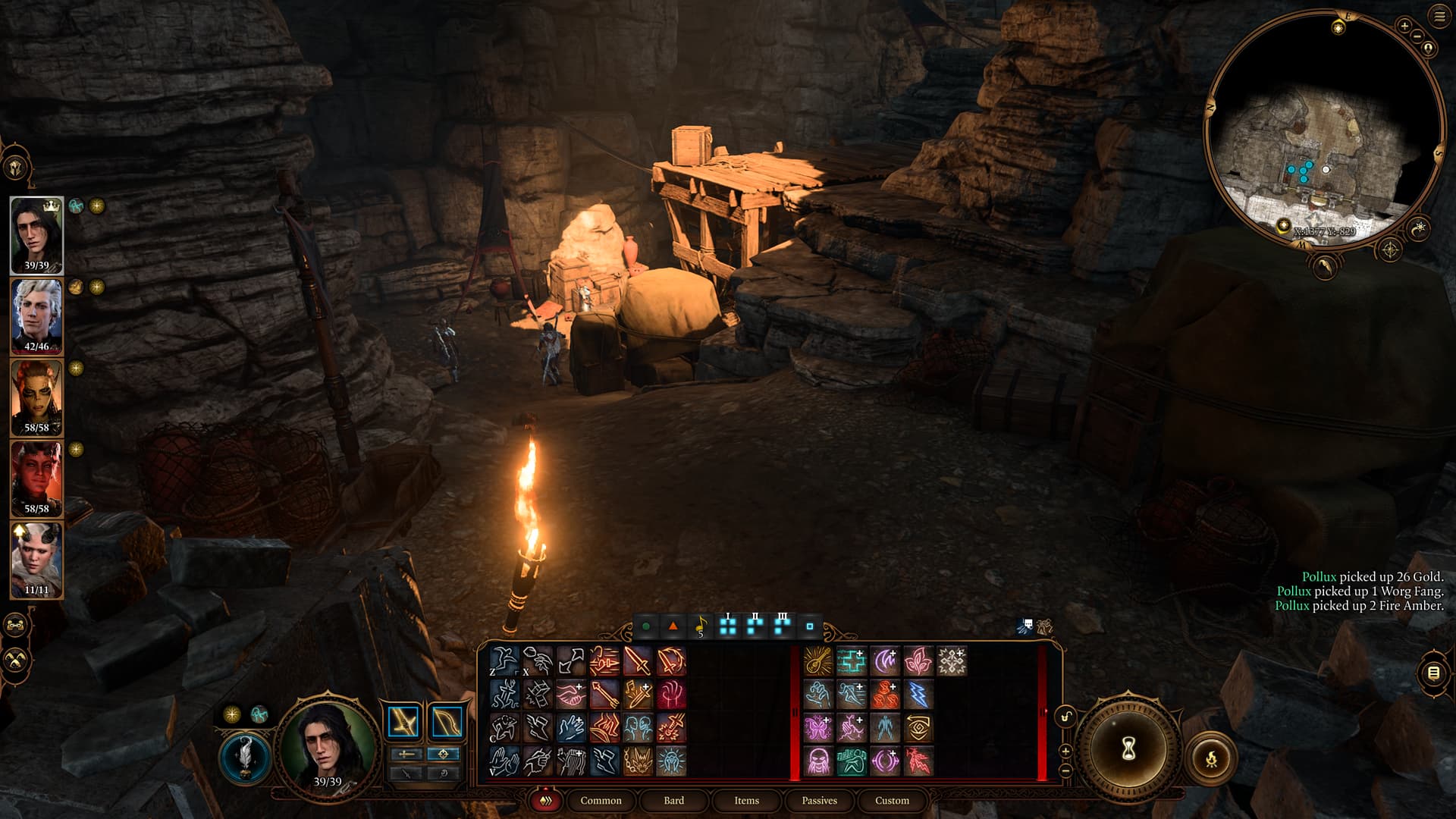The width and height of the screenshot is (1456, 819).
Task: Select the Passives hotbar tab
Action: click(x=819, y=800)
